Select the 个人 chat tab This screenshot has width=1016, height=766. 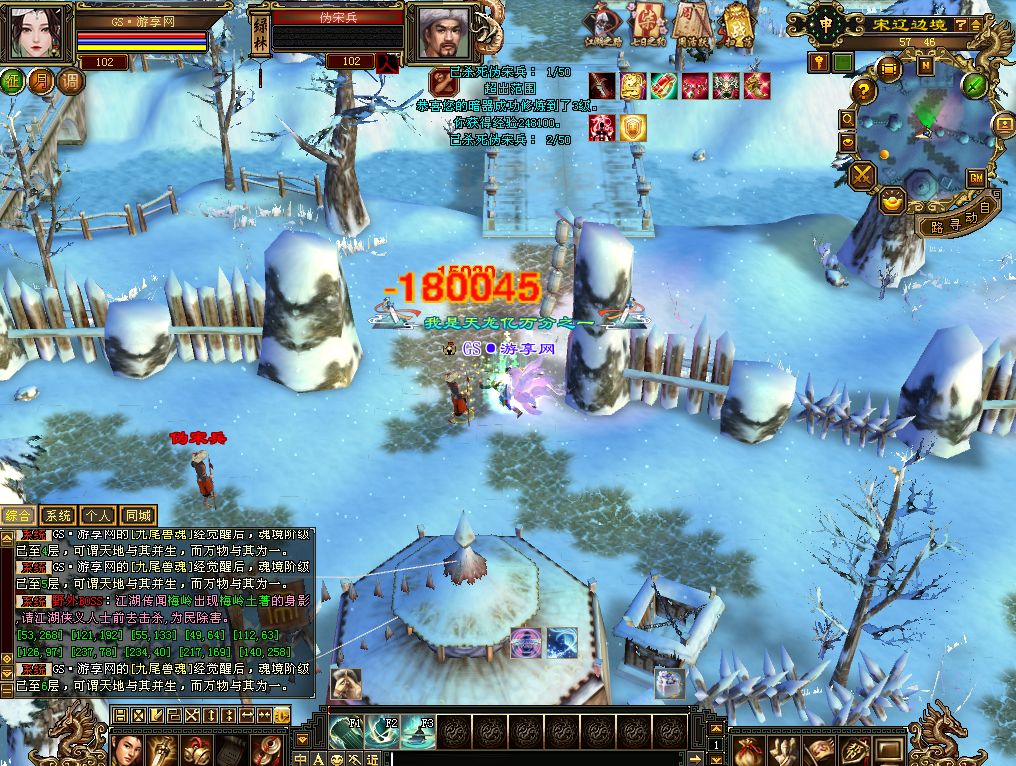coord(98,516)
